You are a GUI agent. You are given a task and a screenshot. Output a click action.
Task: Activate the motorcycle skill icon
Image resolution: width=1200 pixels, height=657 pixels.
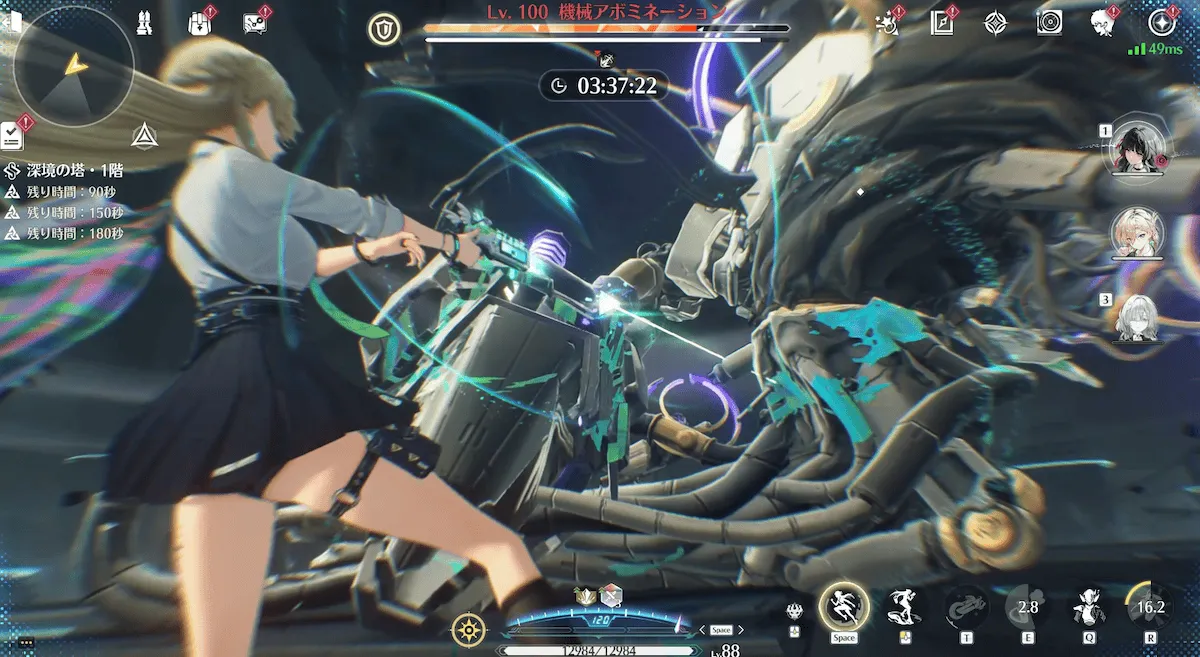tap(966, 607)
